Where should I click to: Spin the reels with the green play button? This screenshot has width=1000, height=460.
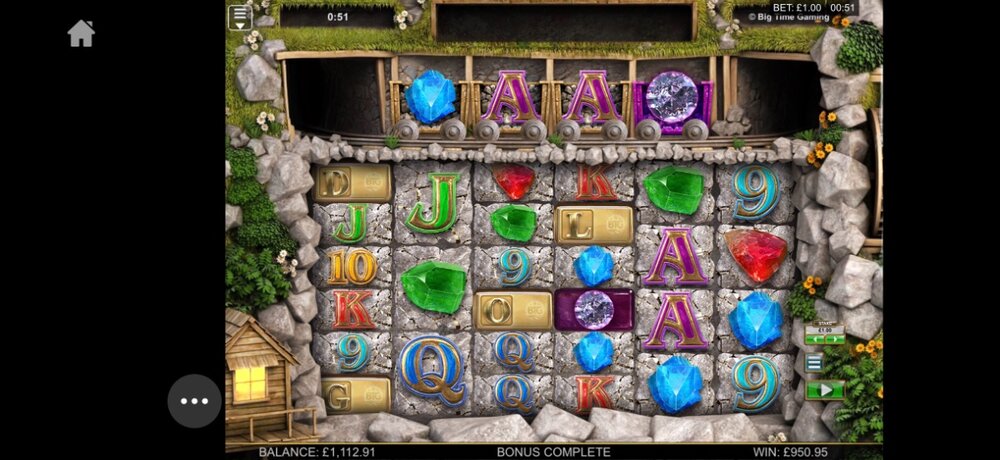point(825,389)
